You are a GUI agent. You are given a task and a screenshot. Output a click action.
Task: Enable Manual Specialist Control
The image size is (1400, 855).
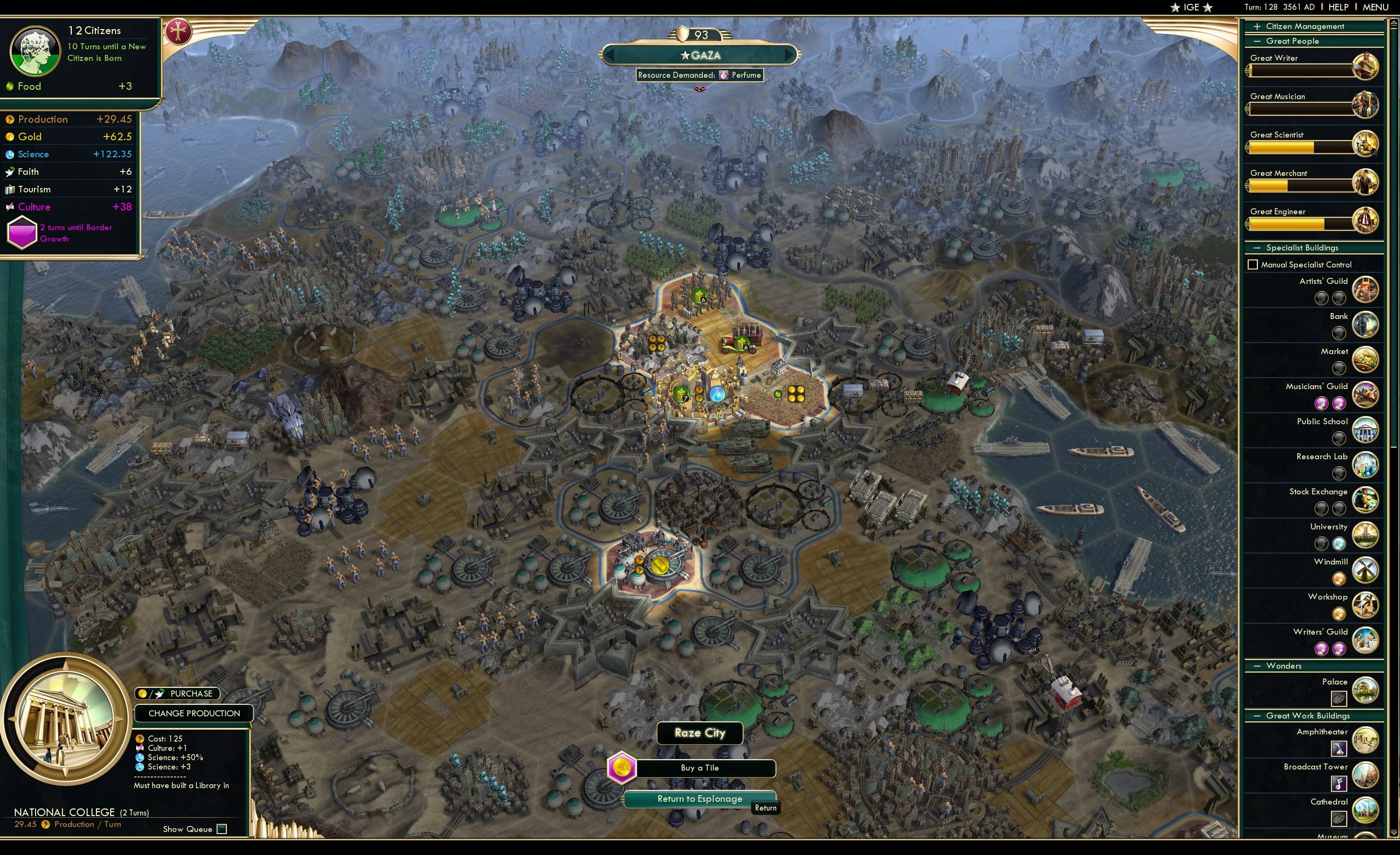coord(1253,264)
